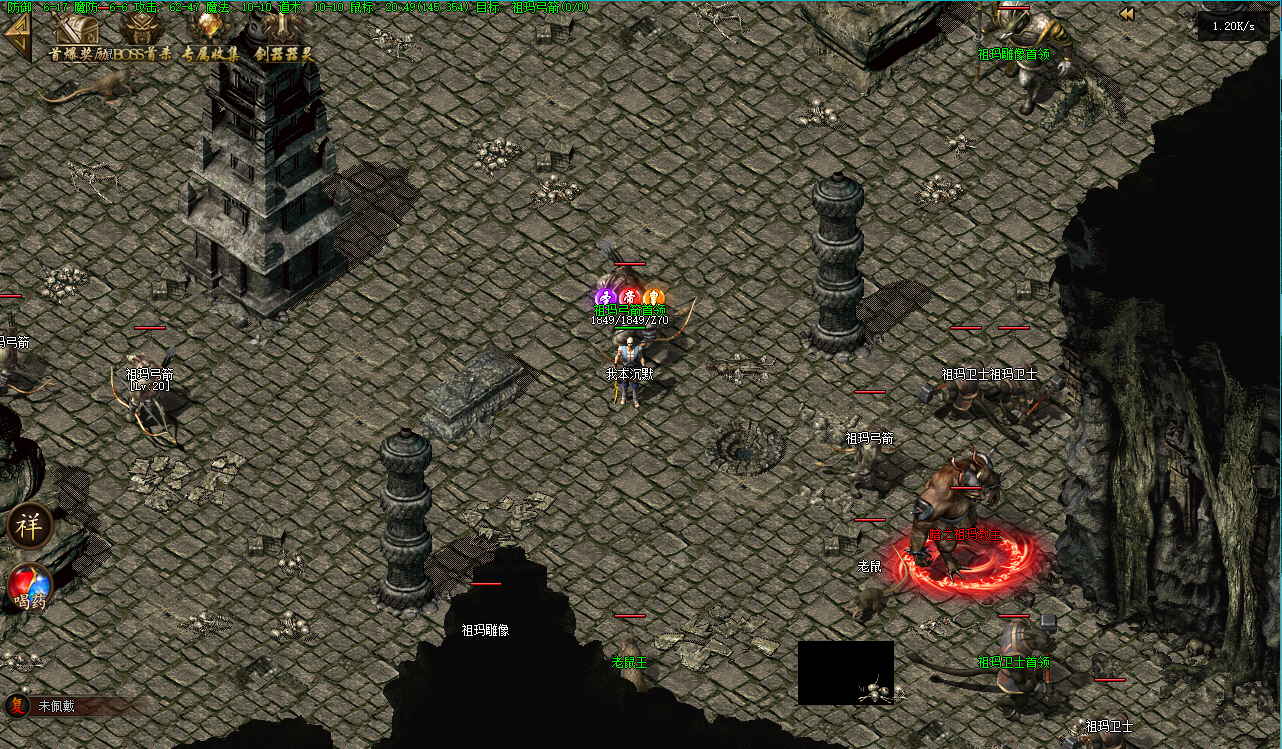Use the 喝药 potion button

pos(29,588)
